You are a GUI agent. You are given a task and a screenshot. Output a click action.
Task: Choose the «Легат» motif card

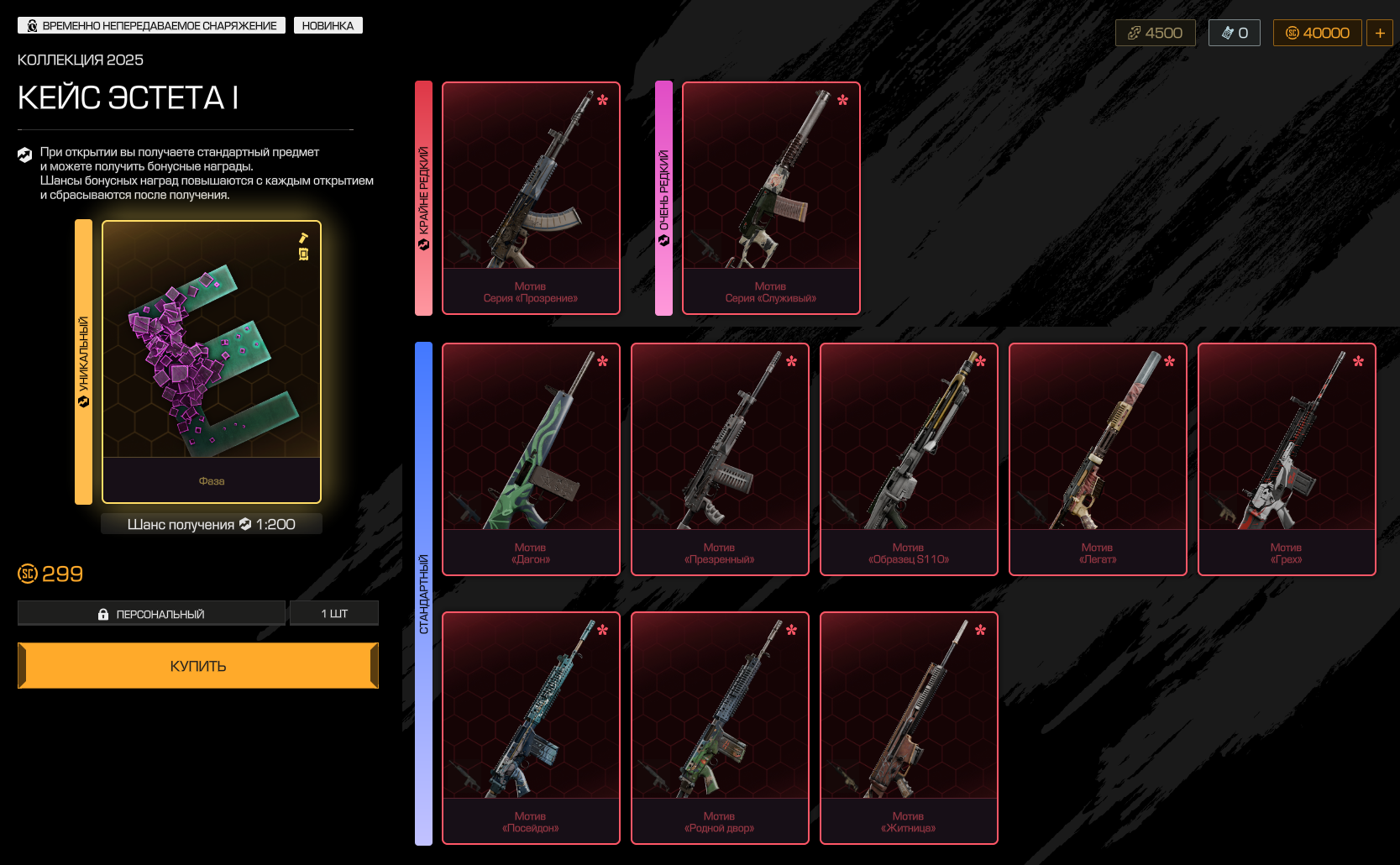tap(1098, 459)
